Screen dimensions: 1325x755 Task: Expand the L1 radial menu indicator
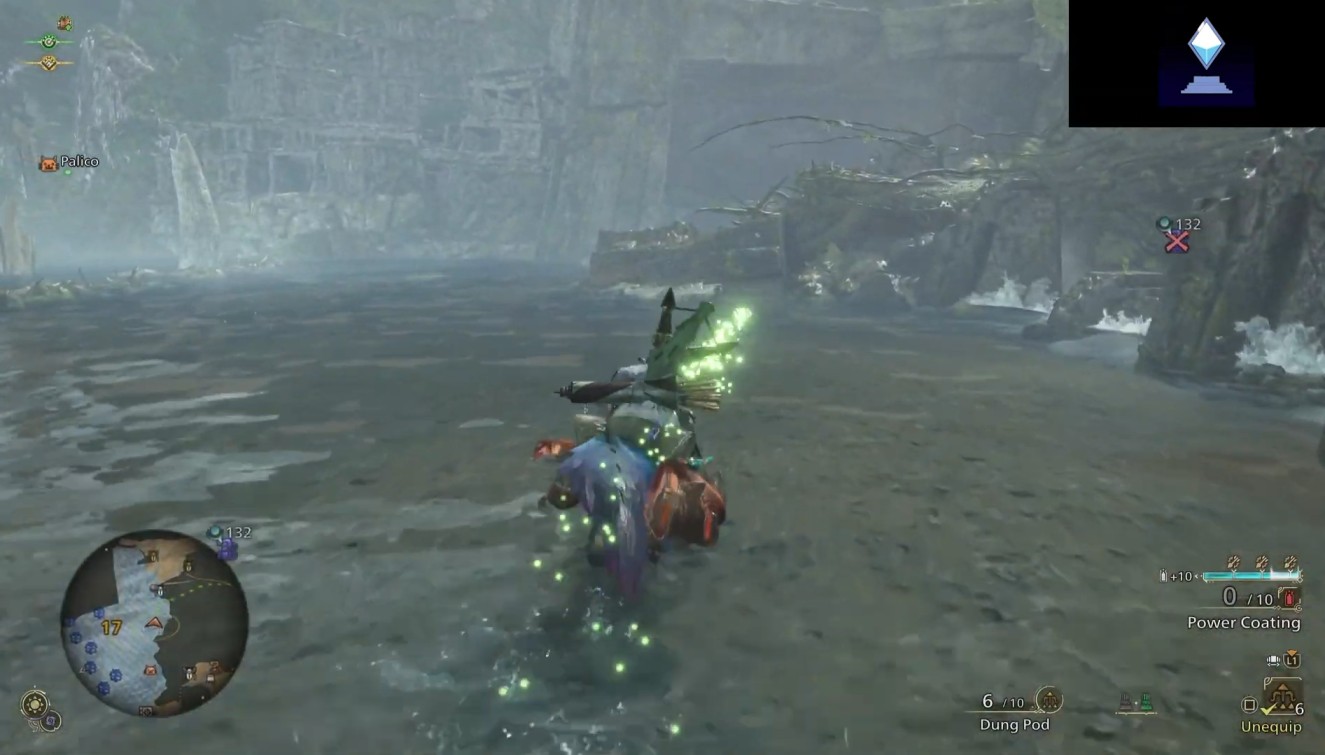1293,660
